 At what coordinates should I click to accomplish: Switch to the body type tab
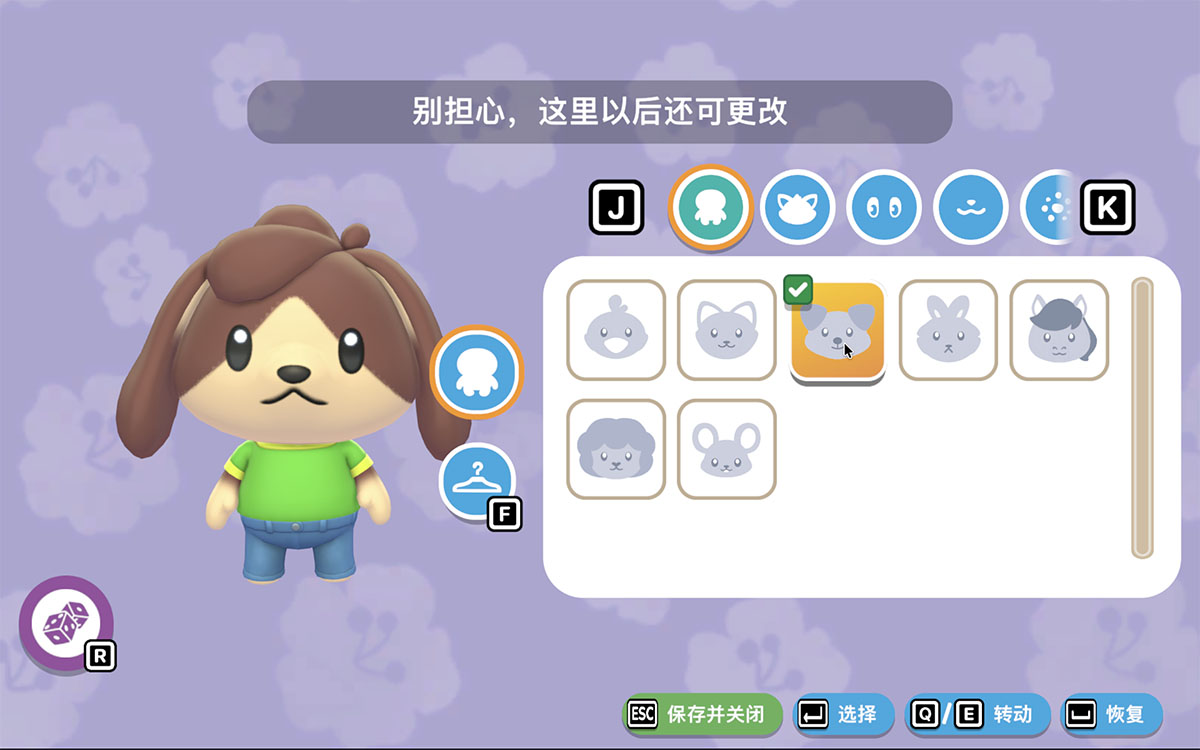[x=710, y=207]
